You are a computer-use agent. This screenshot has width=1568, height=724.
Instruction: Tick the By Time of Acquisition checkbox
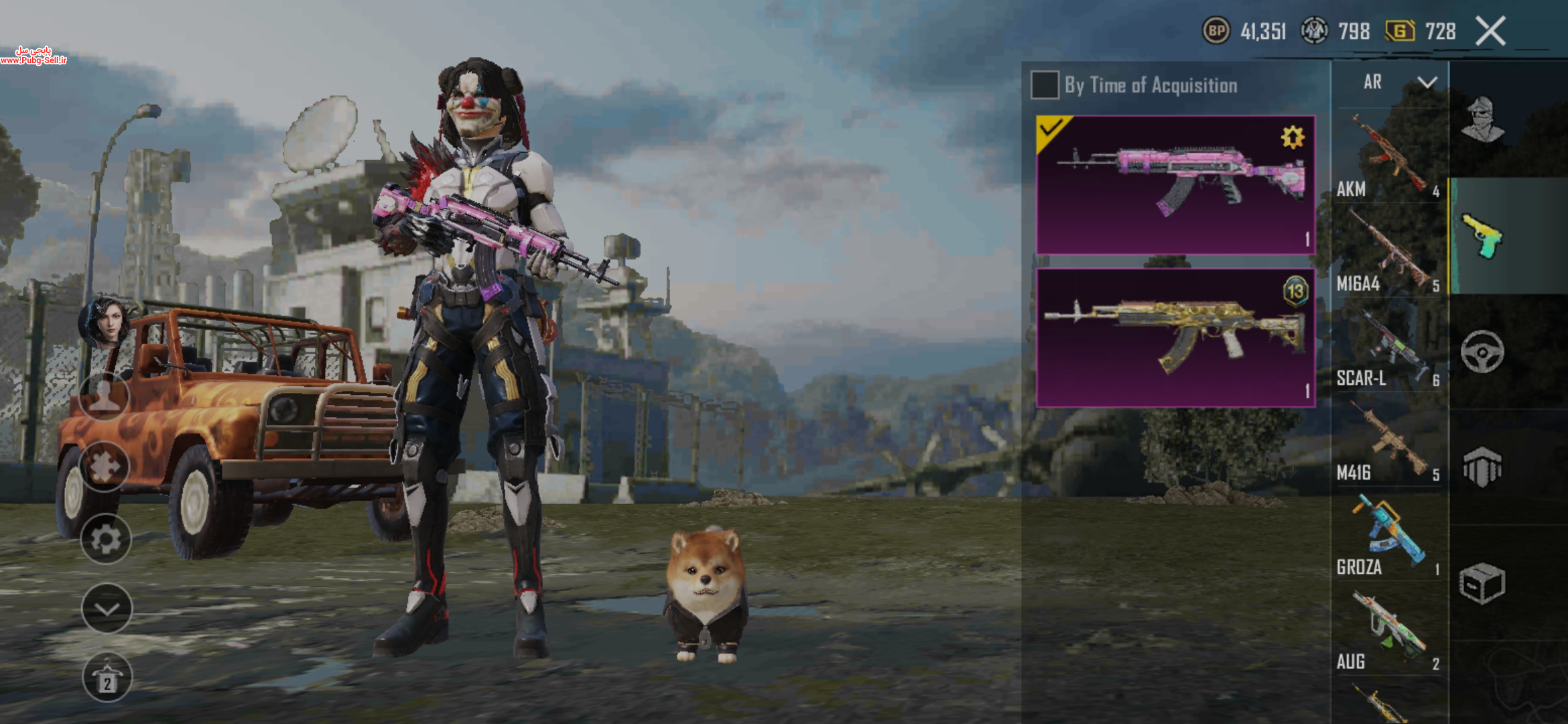coord(1045,85)
